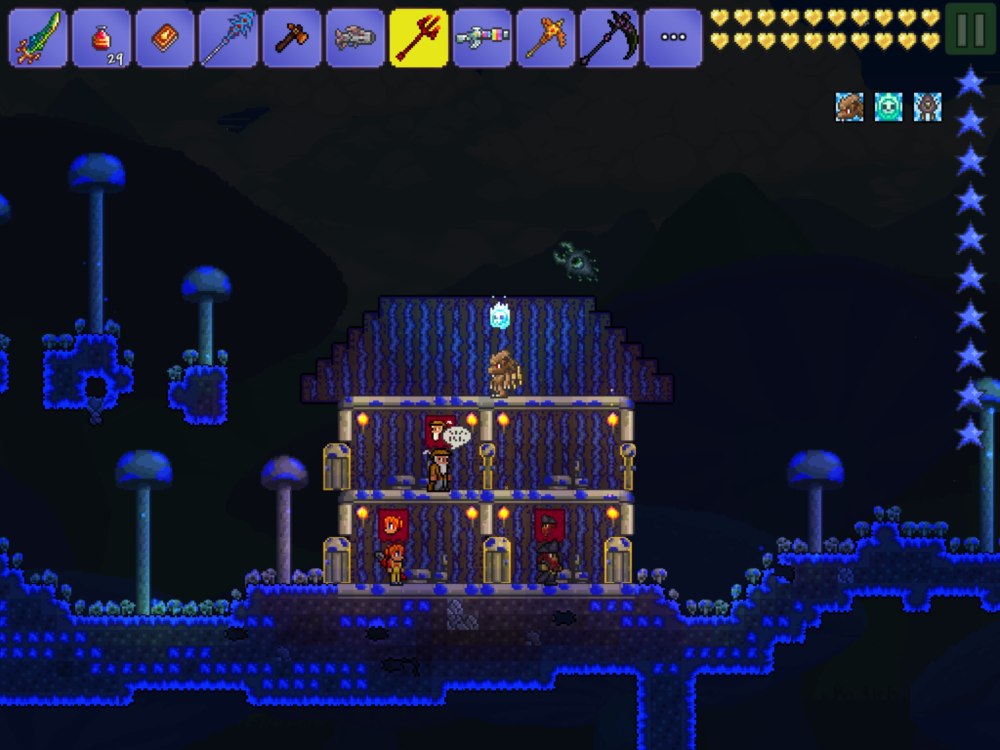1000x750 pixels.
Task: Select the wooden hammer slot
Action: [292, 38]
